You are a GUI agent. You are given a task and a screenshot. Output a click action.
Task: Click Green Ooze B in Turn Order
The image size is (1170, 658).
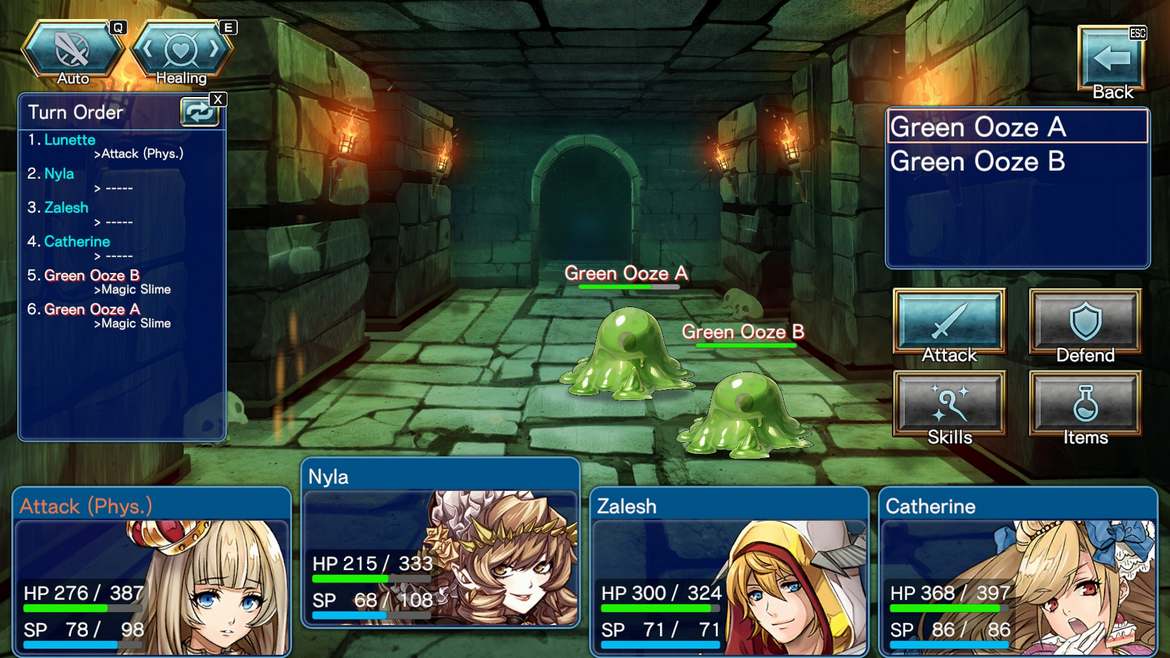click(x=91, y=276)
